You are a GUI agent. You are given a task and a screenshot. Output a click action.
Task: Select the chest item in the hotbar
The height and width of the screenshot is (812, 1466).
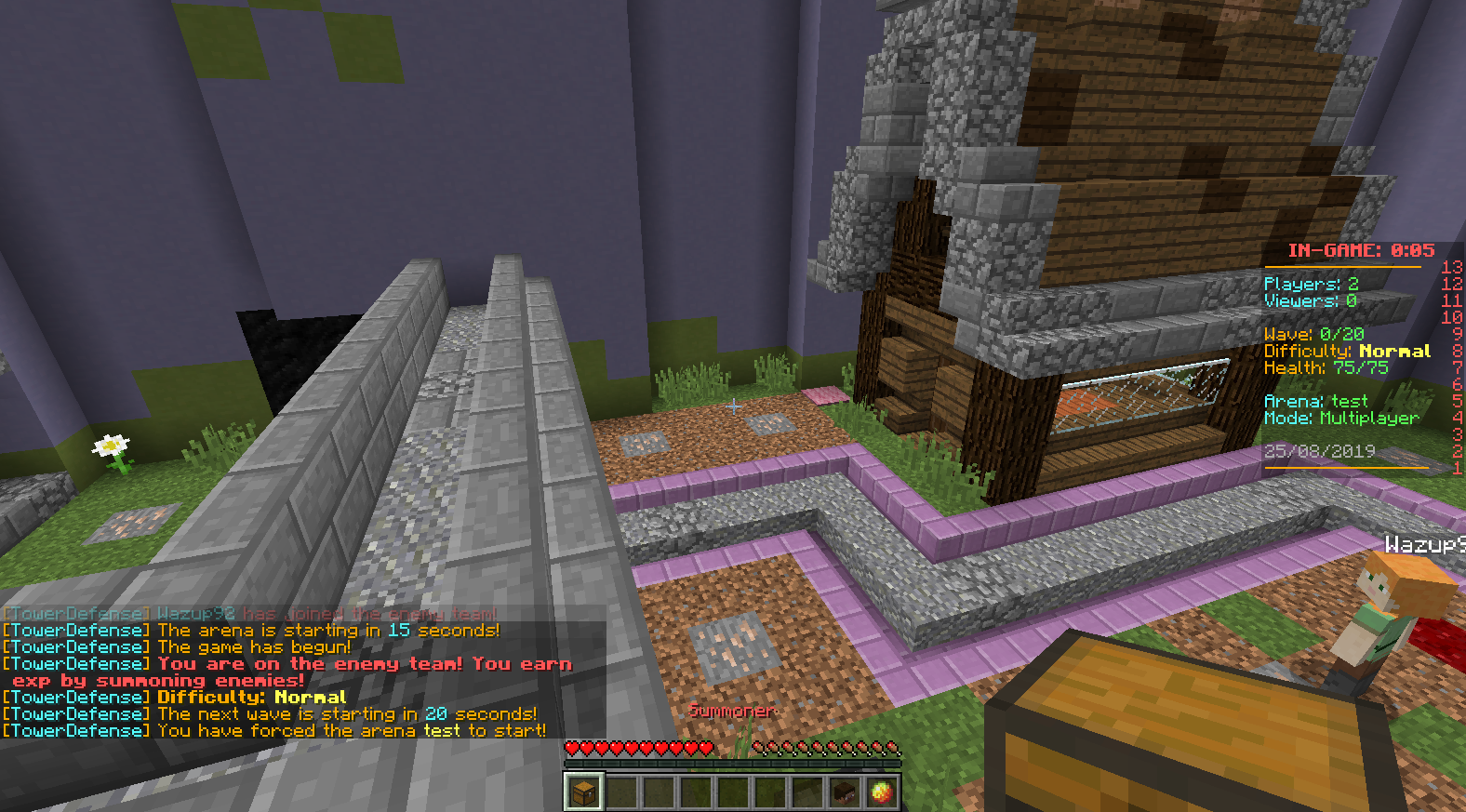click(x=584, y=792)
